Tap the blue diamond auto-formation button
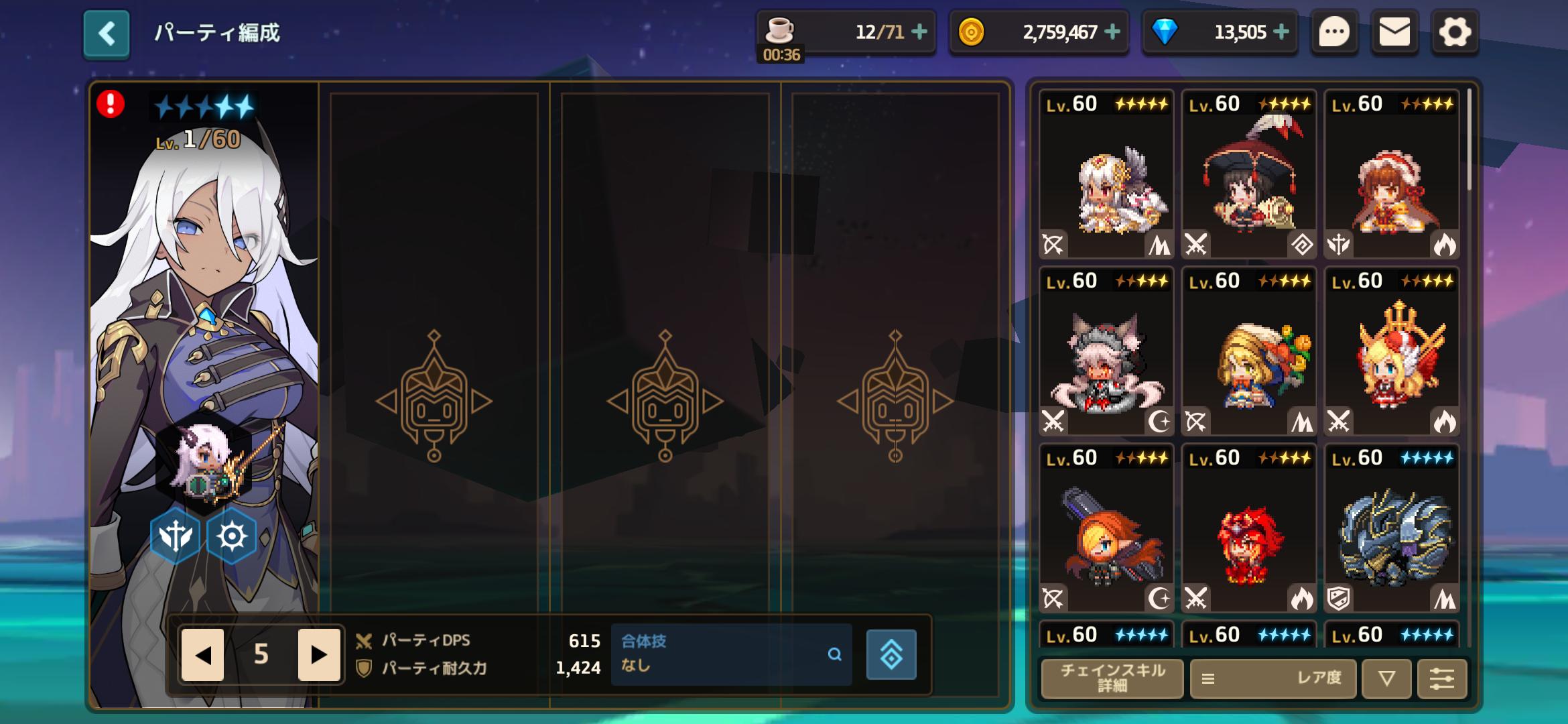 (891, 654)
